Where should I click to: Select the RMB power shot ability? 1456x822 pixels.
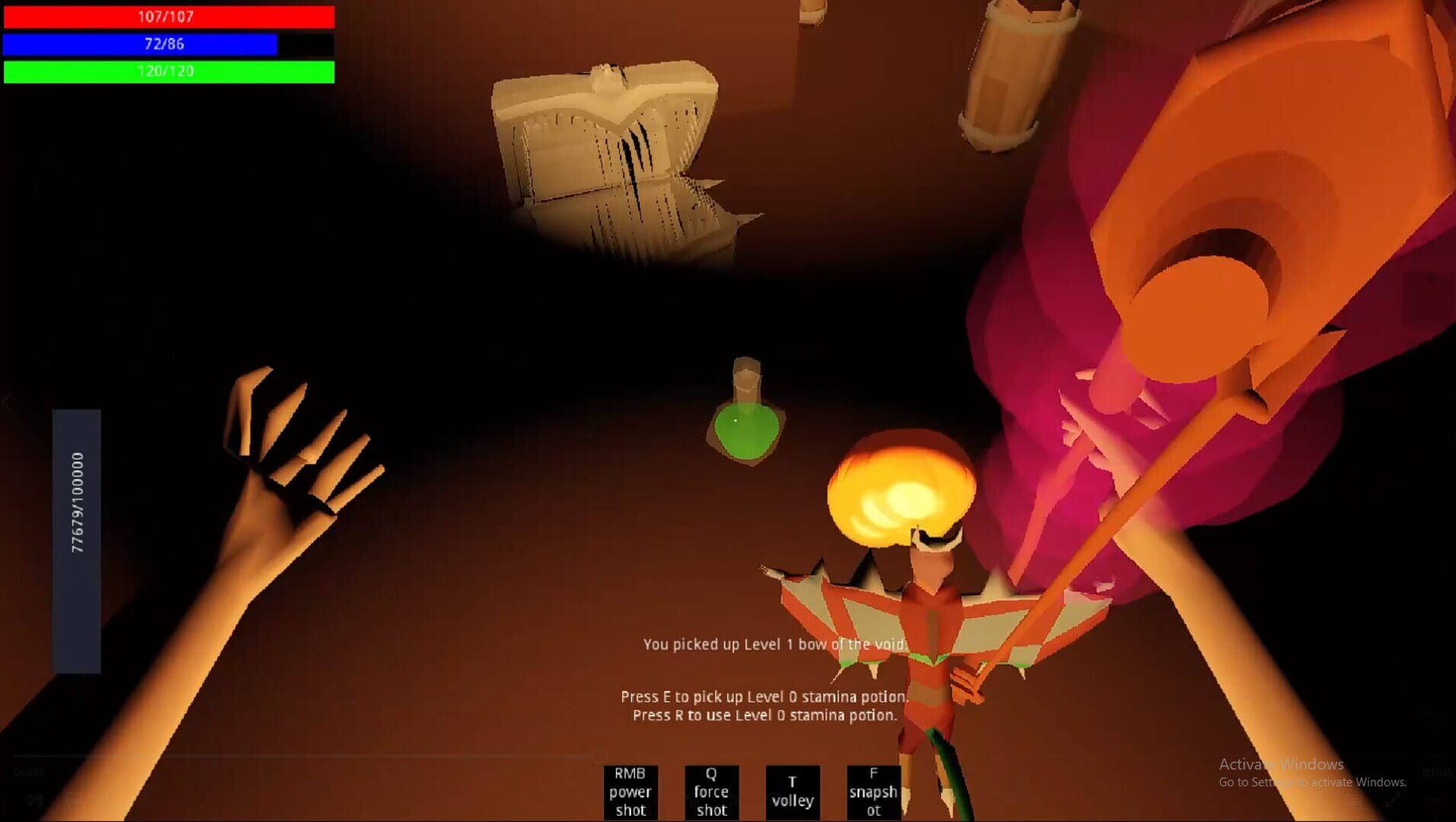[x=631, y=792]
